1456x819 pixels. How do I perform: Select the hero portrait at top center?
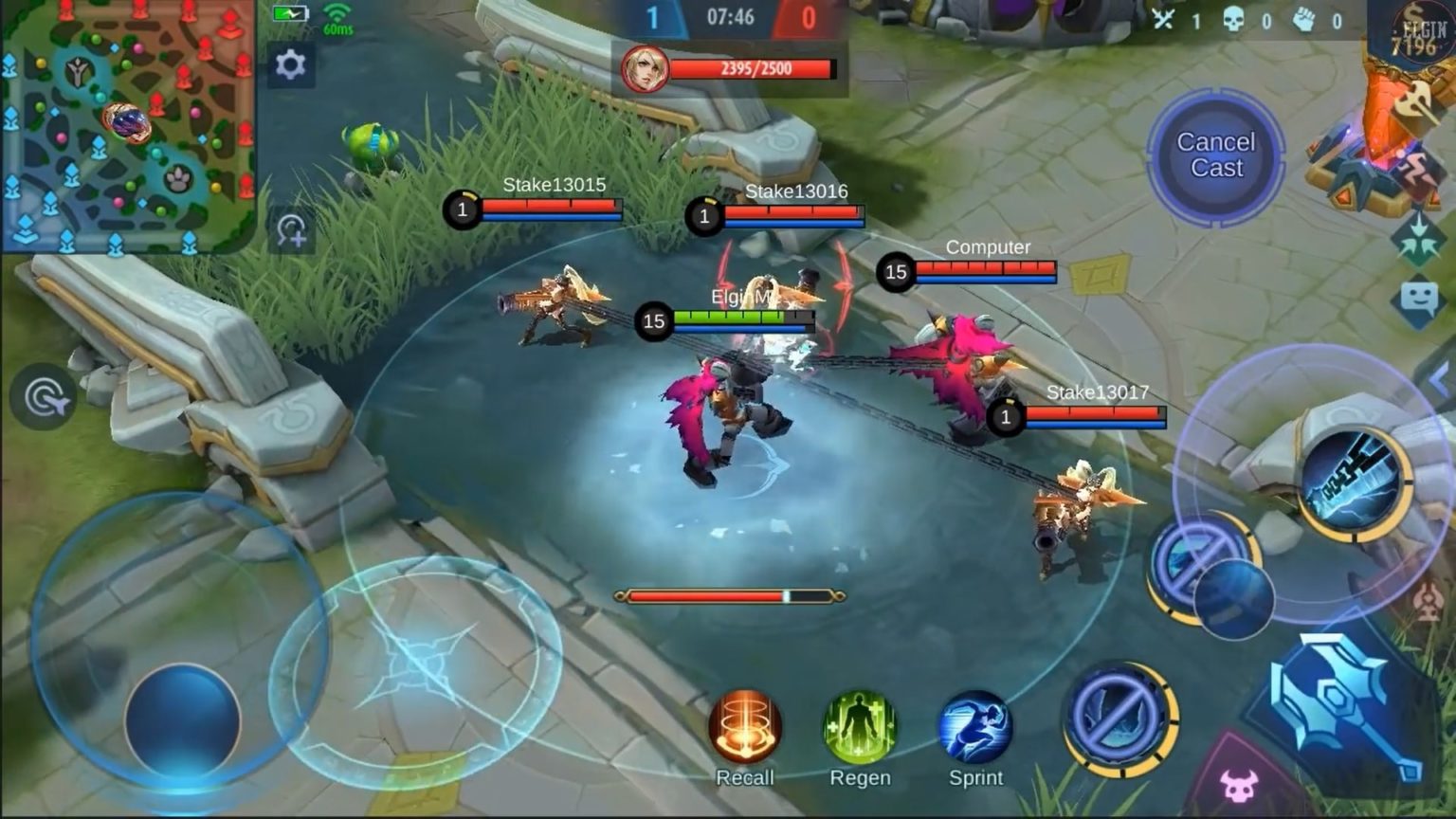pyautogui.click(x=646, y=68)
